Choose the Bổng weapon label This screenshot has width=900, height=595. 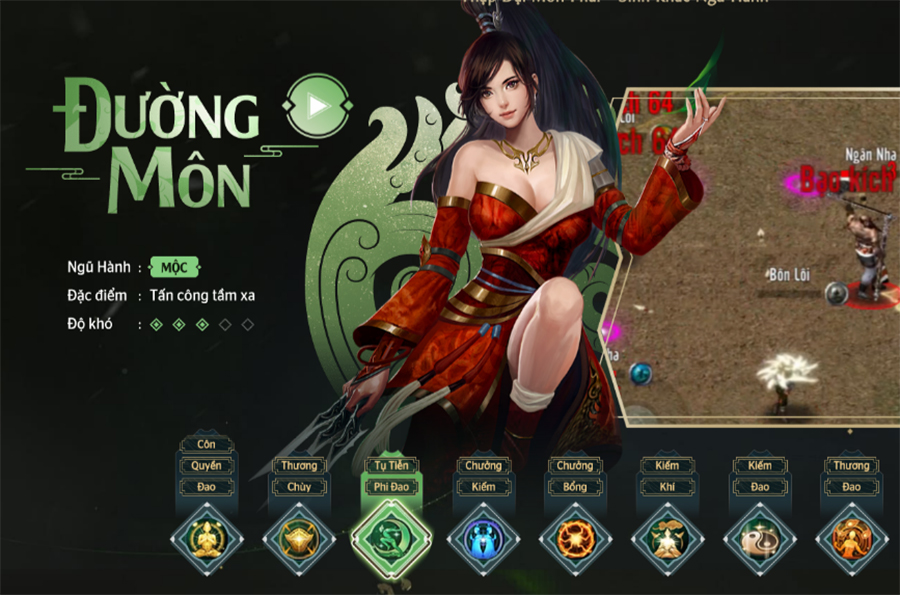[x=575, y=487]
